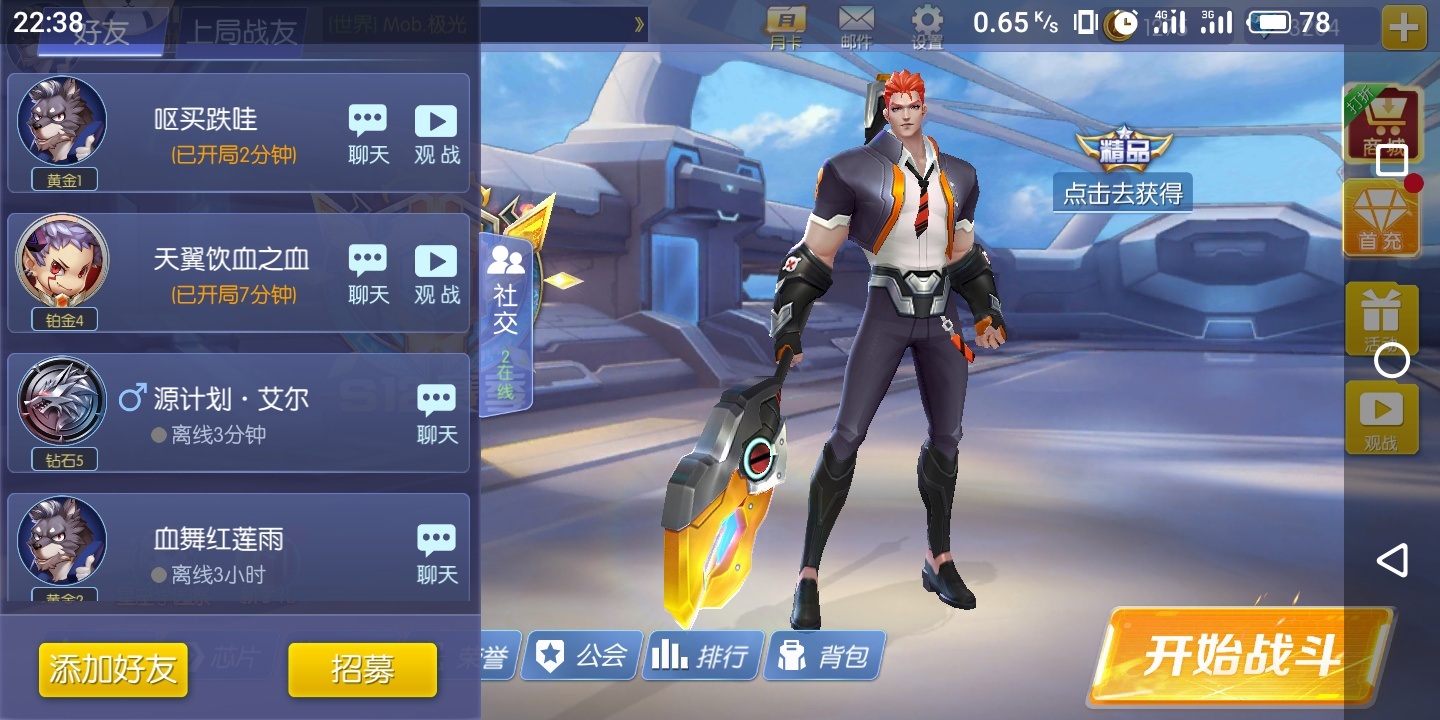Viewport: 1440px width, 720px height.
Task: Open the 公会 guild menu
Action: coord(582,656)
